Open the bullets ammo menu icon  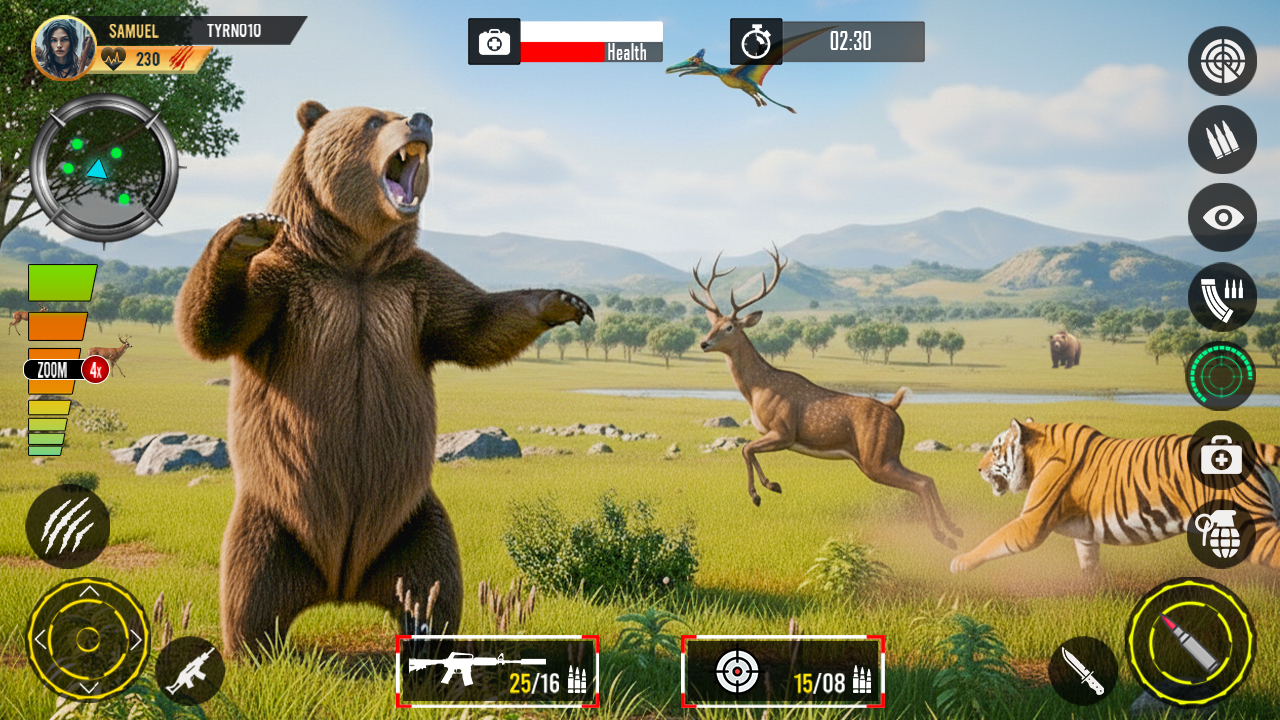click(1222, 140)
